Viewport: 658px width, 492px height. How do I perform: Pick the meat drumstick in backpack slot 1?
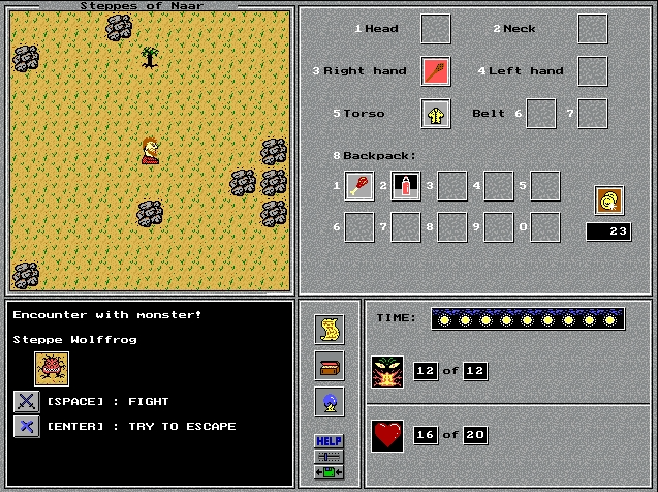click(x=359, y=186)
